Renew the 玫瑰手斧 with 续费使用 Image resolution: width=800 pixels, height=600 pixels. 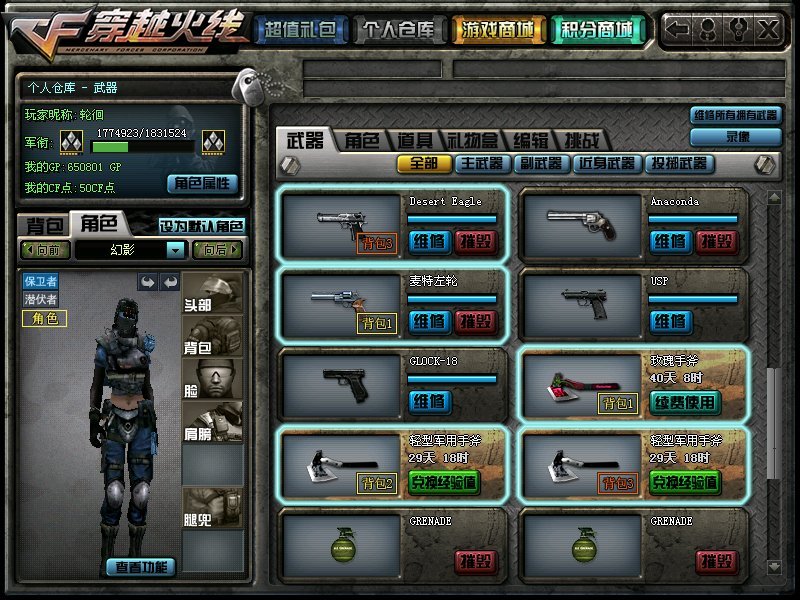click(x=685, y=402)
